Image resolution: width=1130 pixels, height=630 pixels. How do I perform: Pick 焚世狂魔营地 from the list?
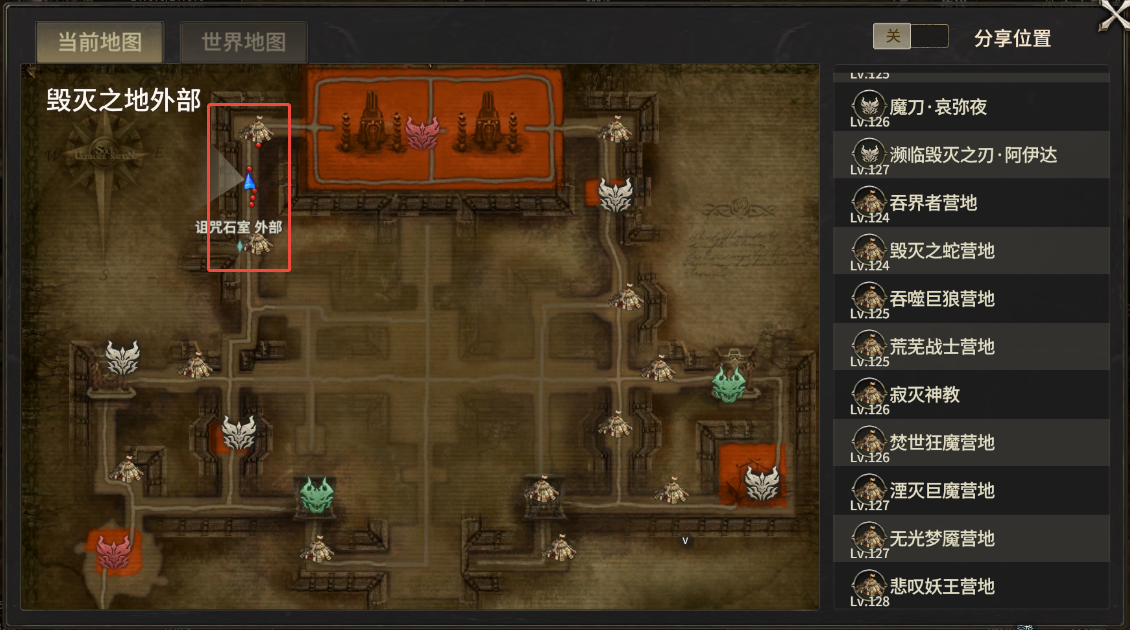941,443
